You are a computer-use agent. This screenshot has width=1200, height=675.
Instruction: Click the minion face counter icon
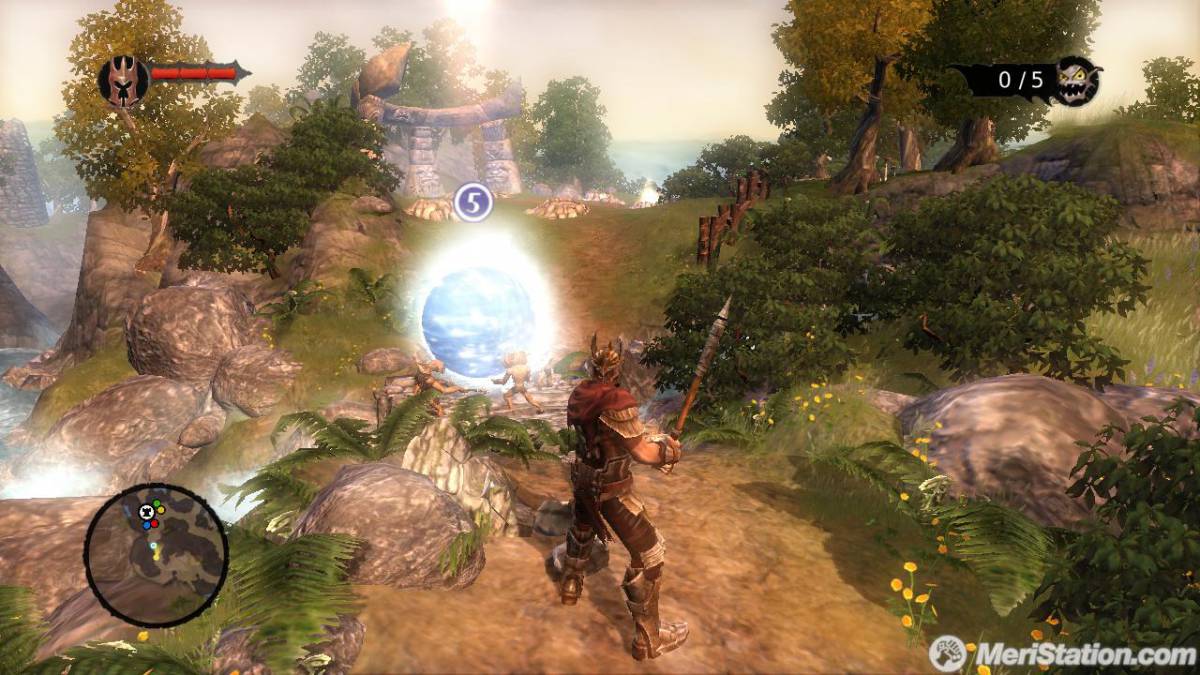tap(1078, 80)
